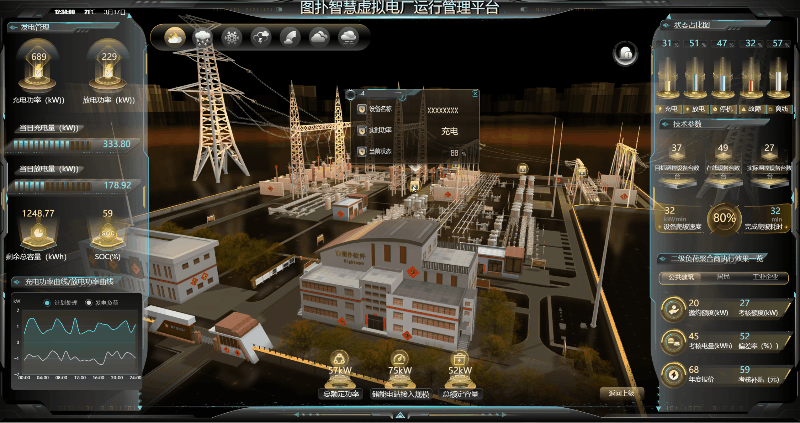Switch to the rainy weather icon
Viewport: 800px width, 423px height.
coord(204,37)
